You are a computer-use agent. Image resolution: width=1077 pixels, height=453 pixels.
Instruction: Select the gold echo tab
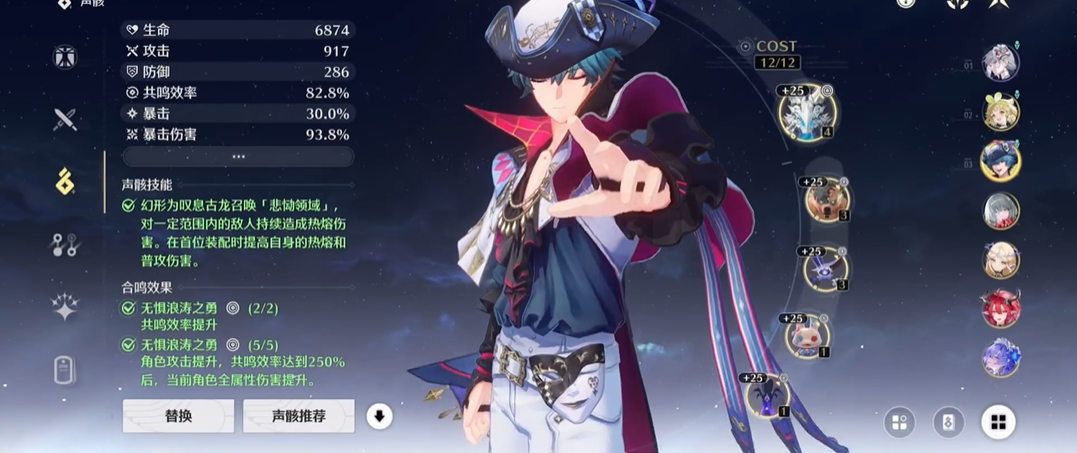66,182
